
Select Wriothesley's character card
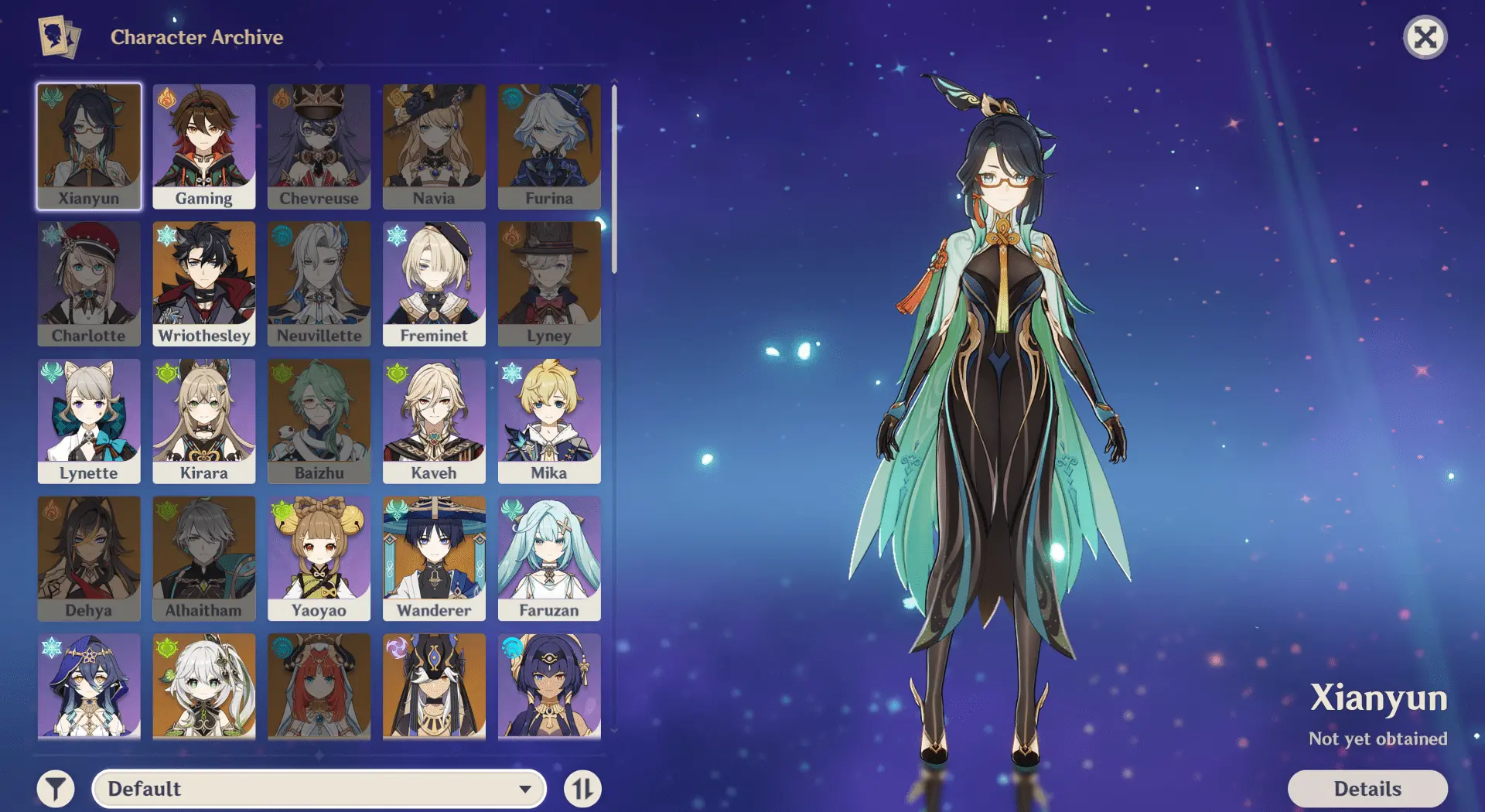click(203, 283)
